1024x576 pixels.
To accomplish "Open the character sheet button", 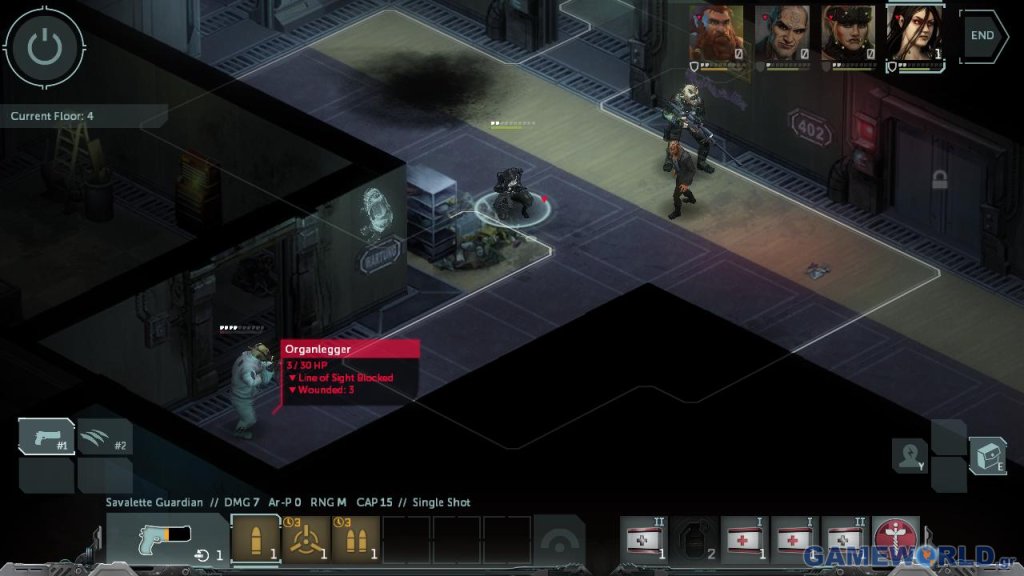I will [910, 456].
